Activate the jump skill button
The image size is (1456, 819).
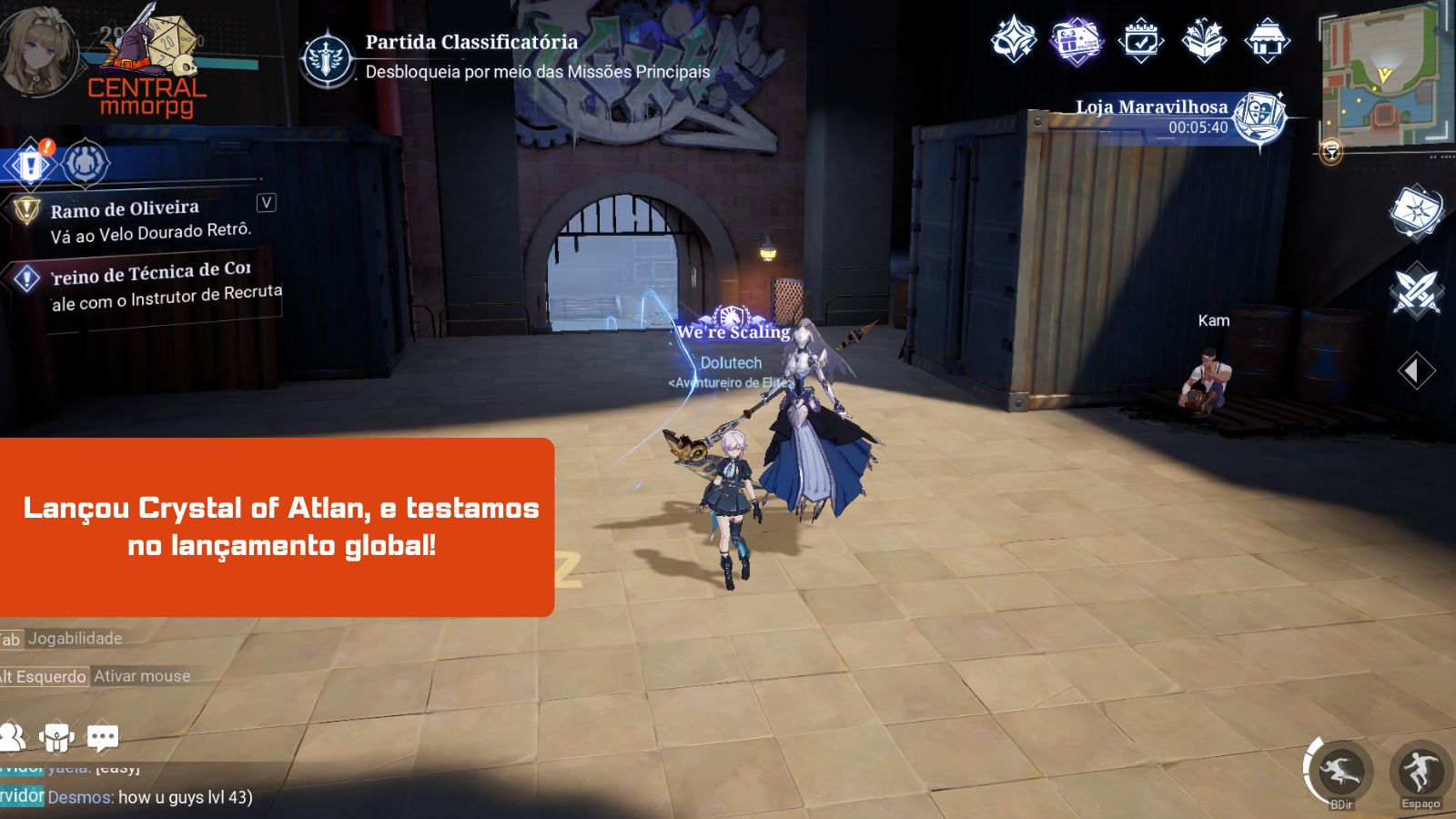click(1420, 772)
